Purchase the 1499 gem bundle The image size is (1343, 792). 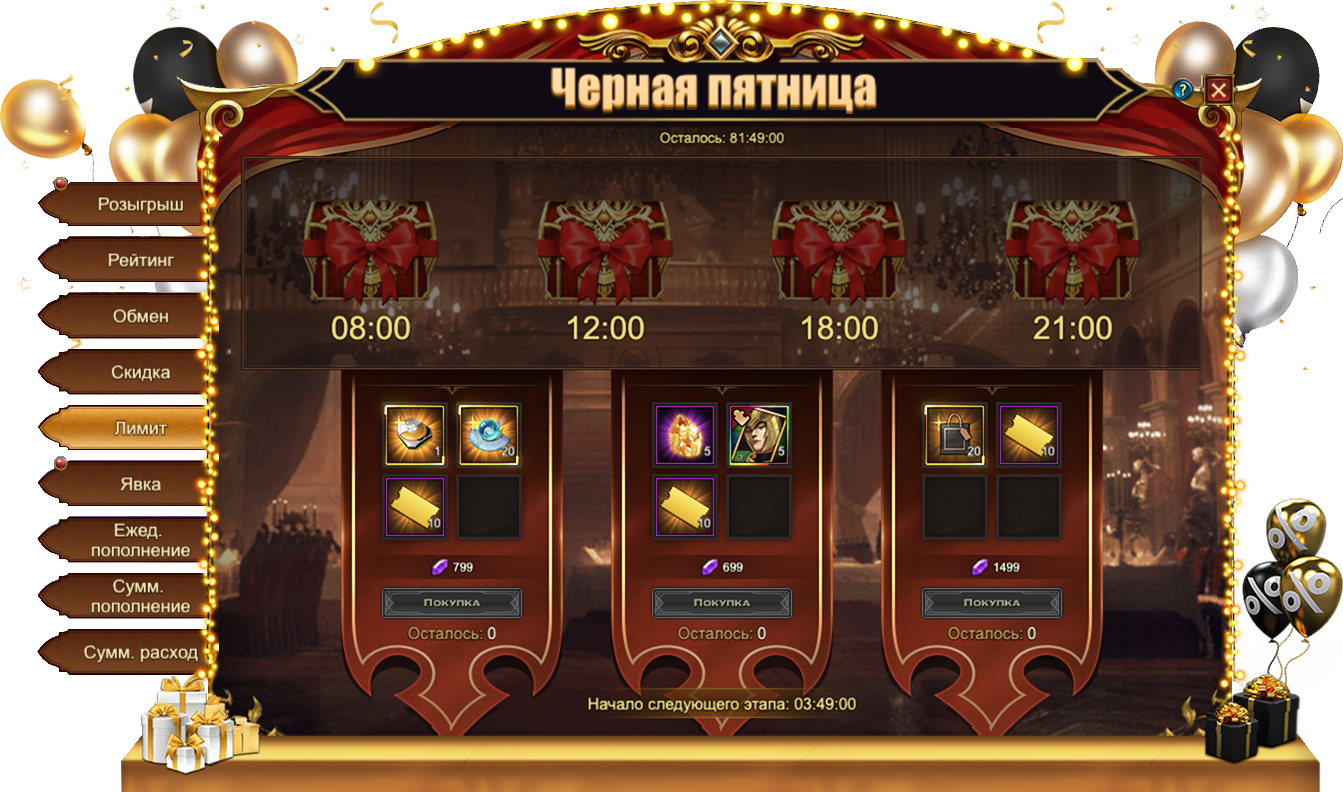click(x=992, y=603)
